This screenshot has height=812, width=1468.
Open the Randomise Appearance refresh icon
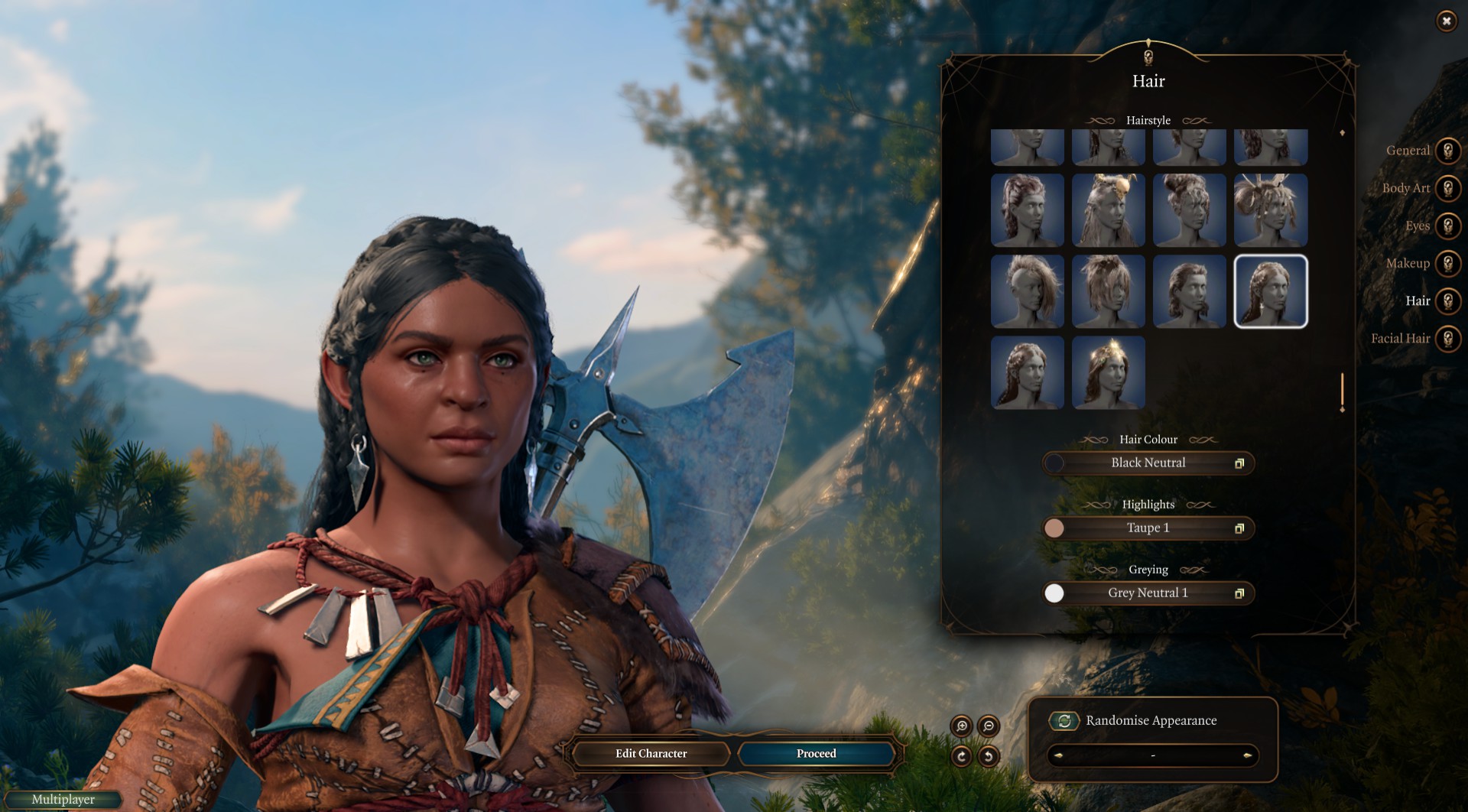tap(1064, 720)
